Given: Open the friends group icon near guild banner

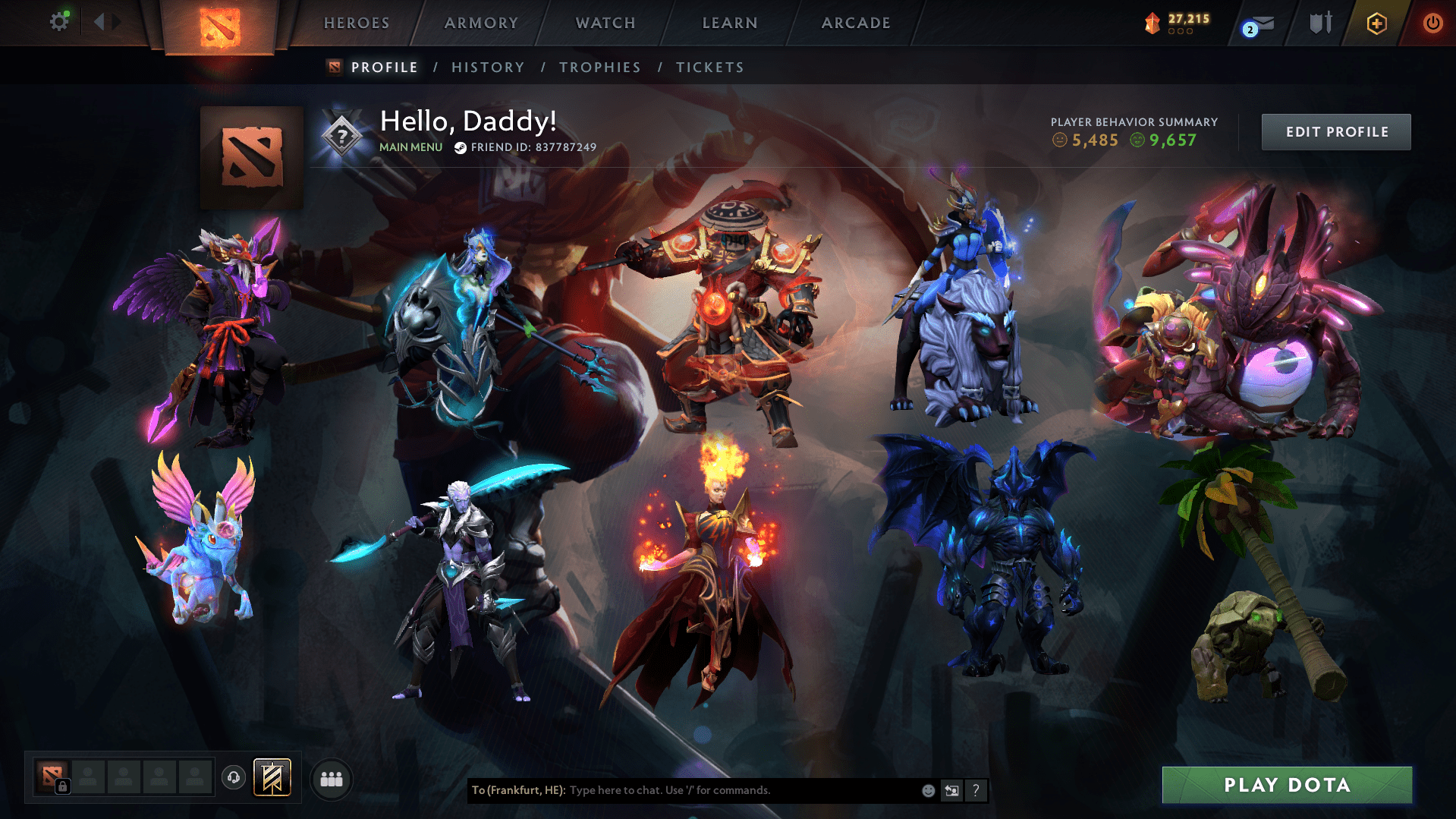Looking at the screenshot, I should point(332,778).
